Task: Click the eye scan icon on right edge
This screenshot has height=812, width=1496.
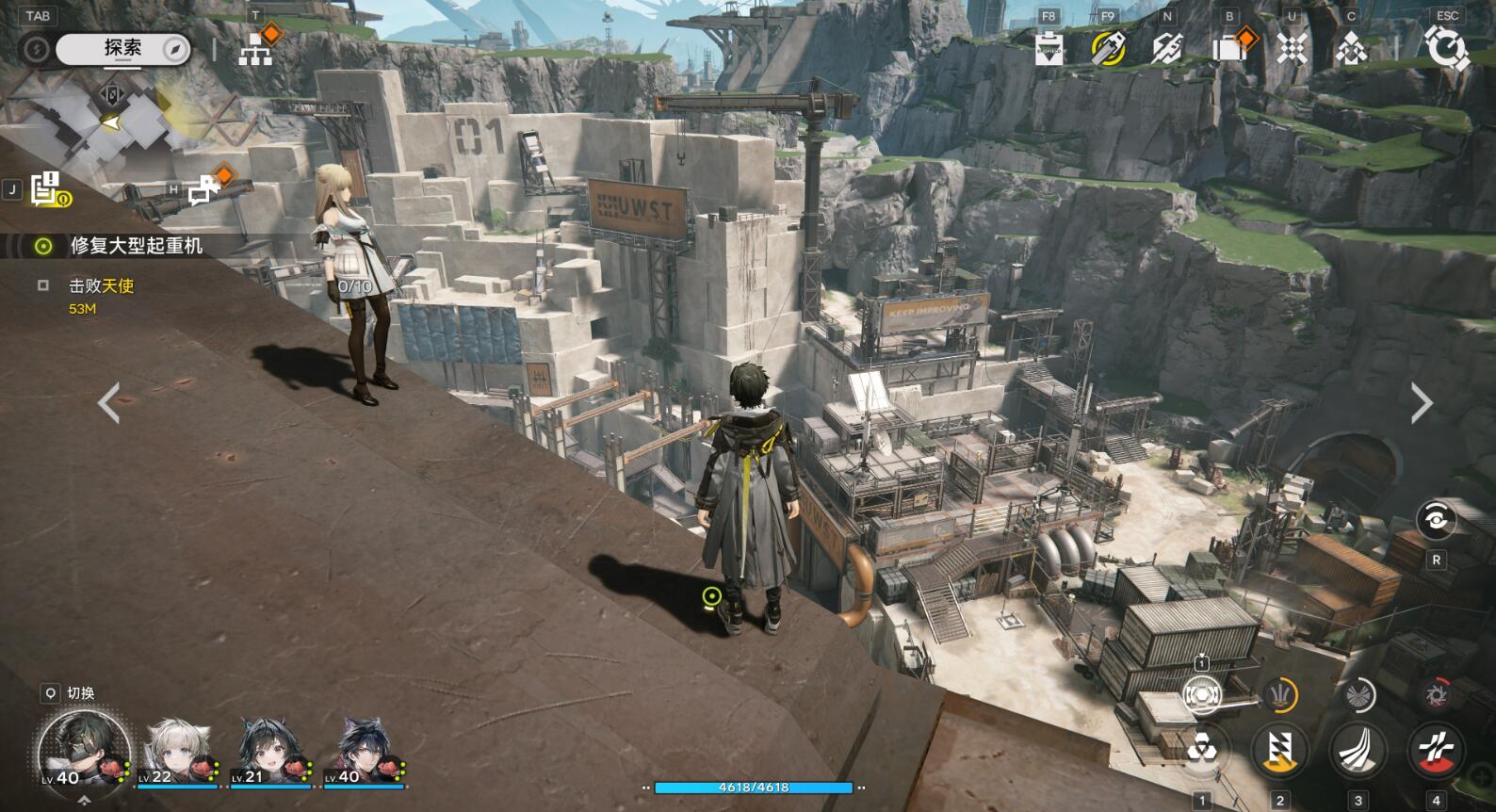Action: 1436,519
